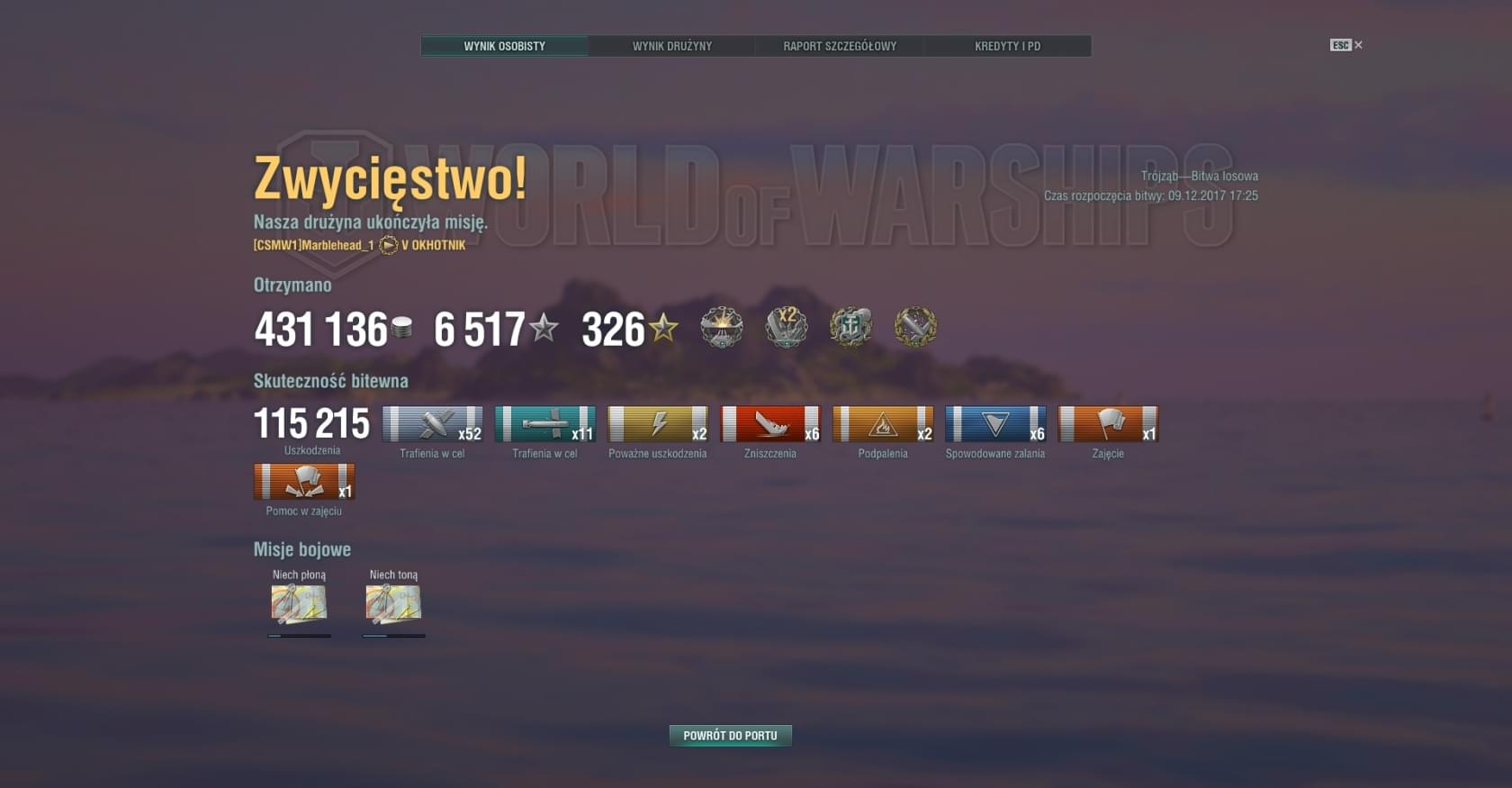Choose the Zajęcie capture ribbon

click(1108, 424)
